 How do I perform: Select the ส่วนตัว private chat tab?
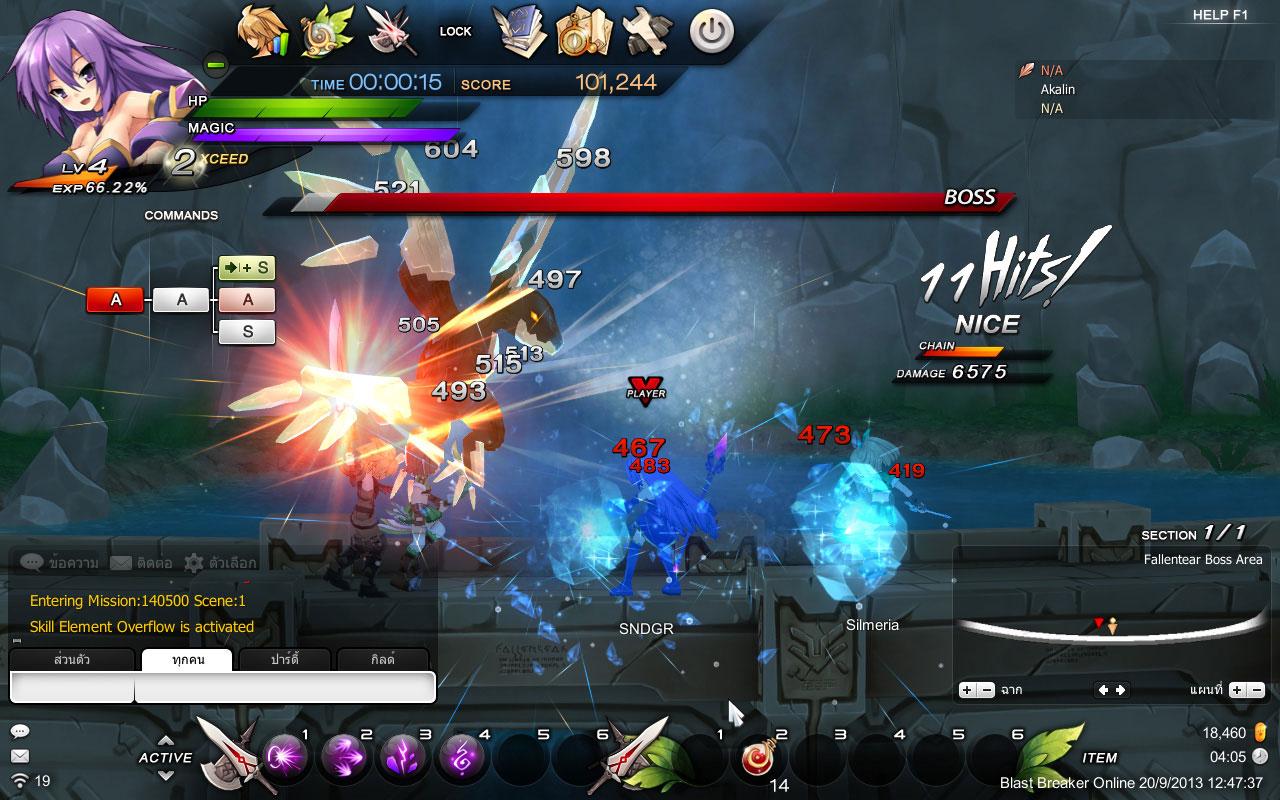point(70,660)
